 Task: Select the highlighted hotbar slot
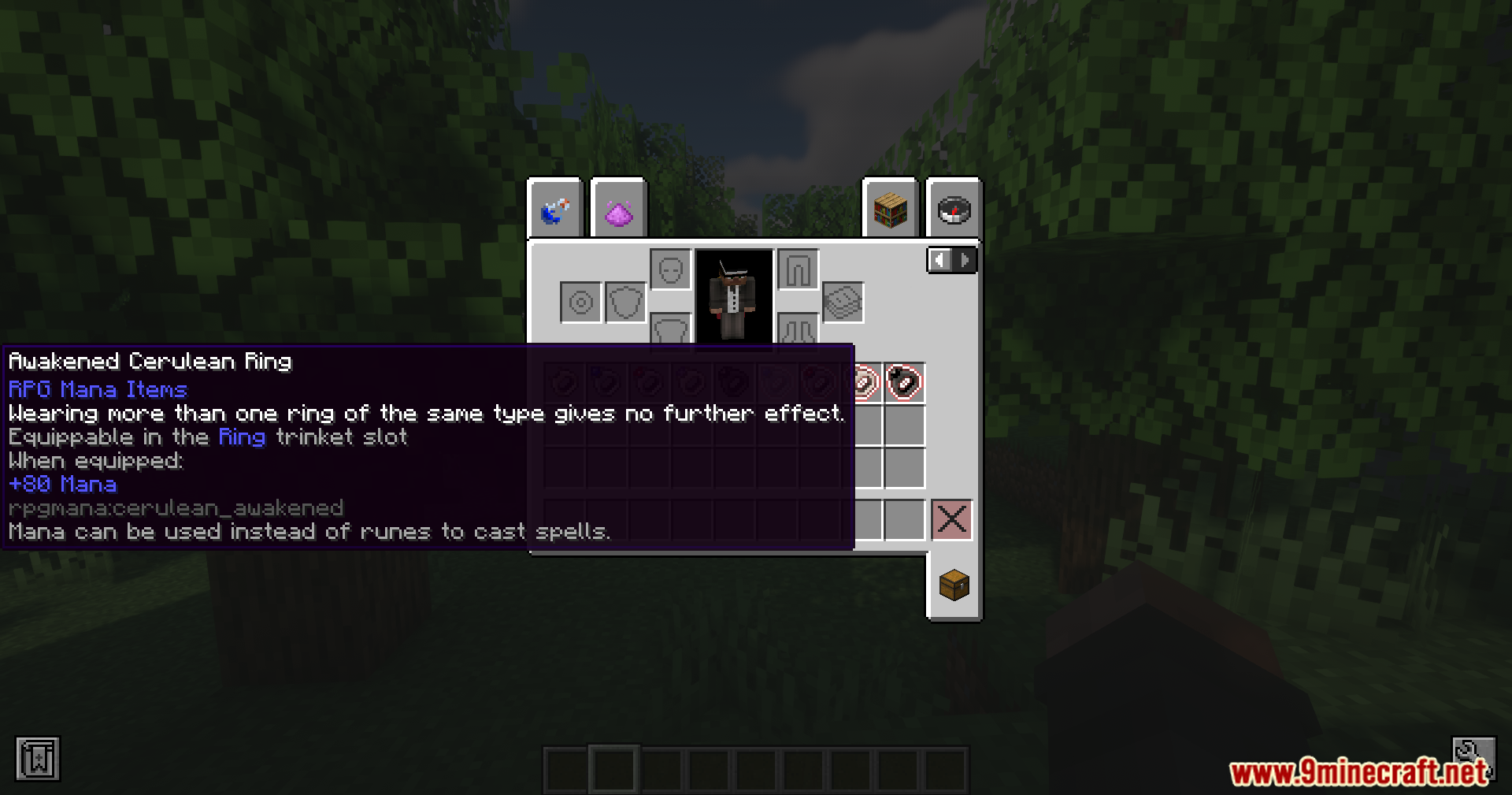(614, 768)
